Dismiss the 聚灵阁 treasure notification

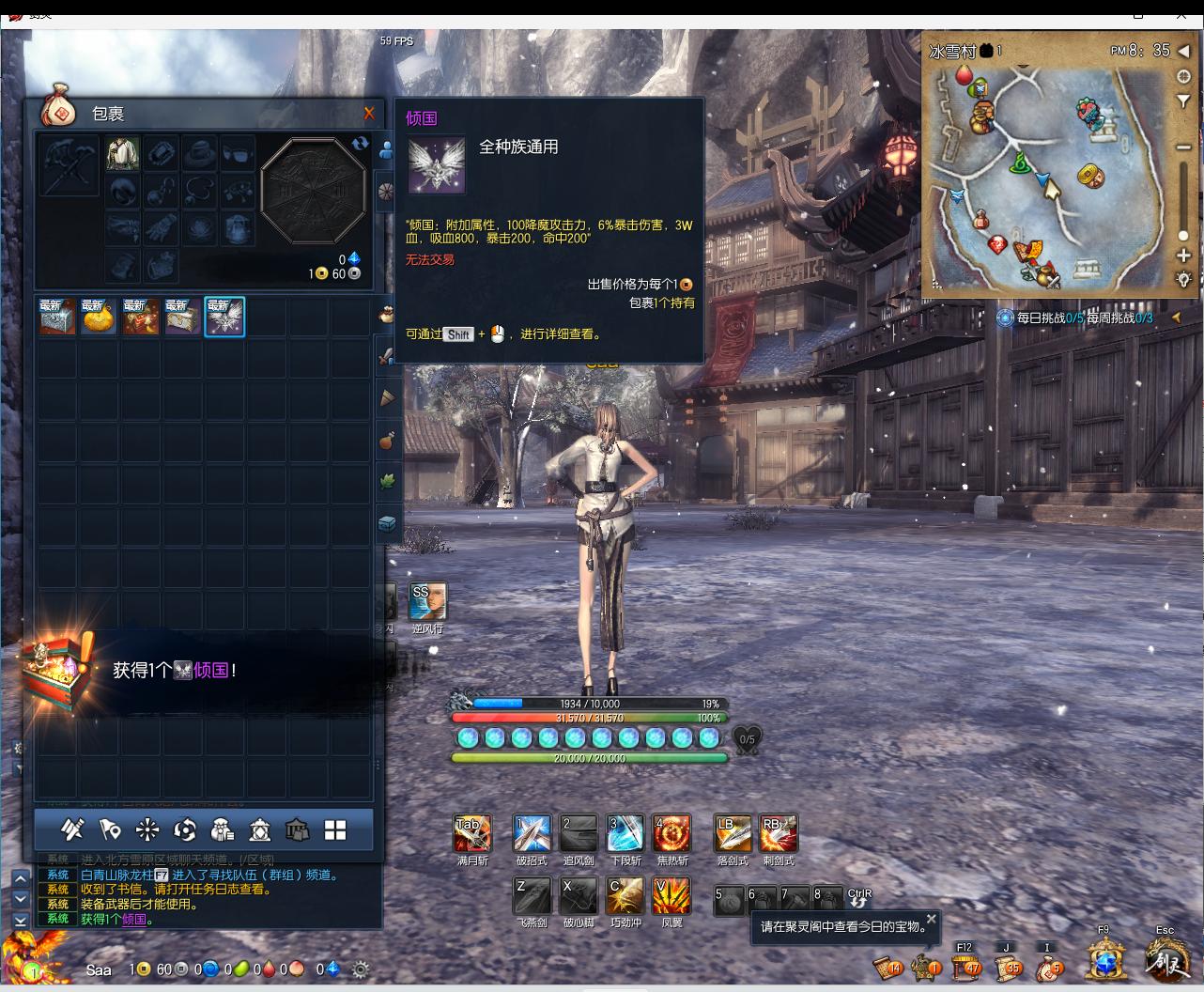(931, 919)
